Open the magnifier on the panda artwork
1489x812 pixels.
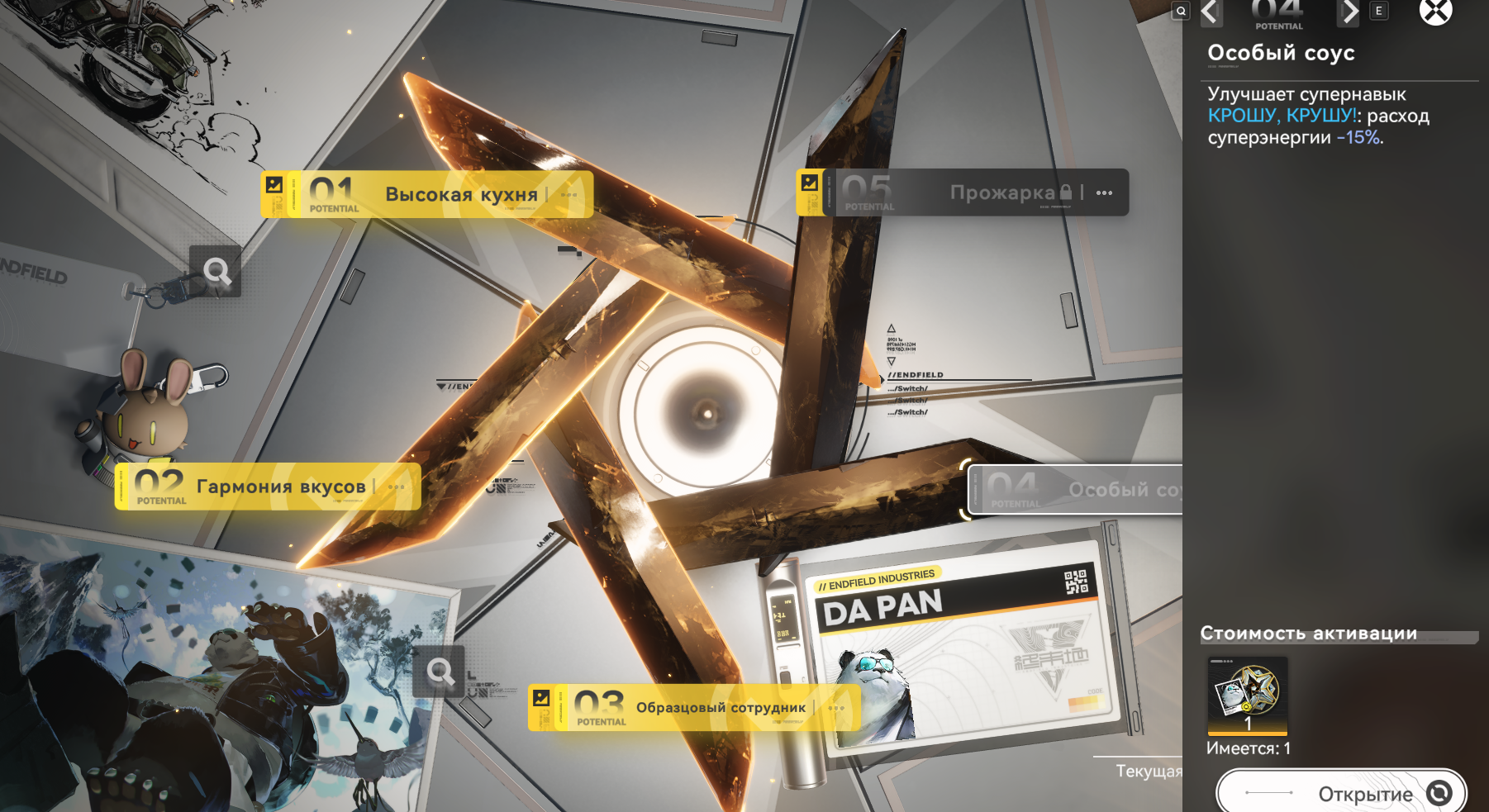pyautogui.click(x=440, y=672)
